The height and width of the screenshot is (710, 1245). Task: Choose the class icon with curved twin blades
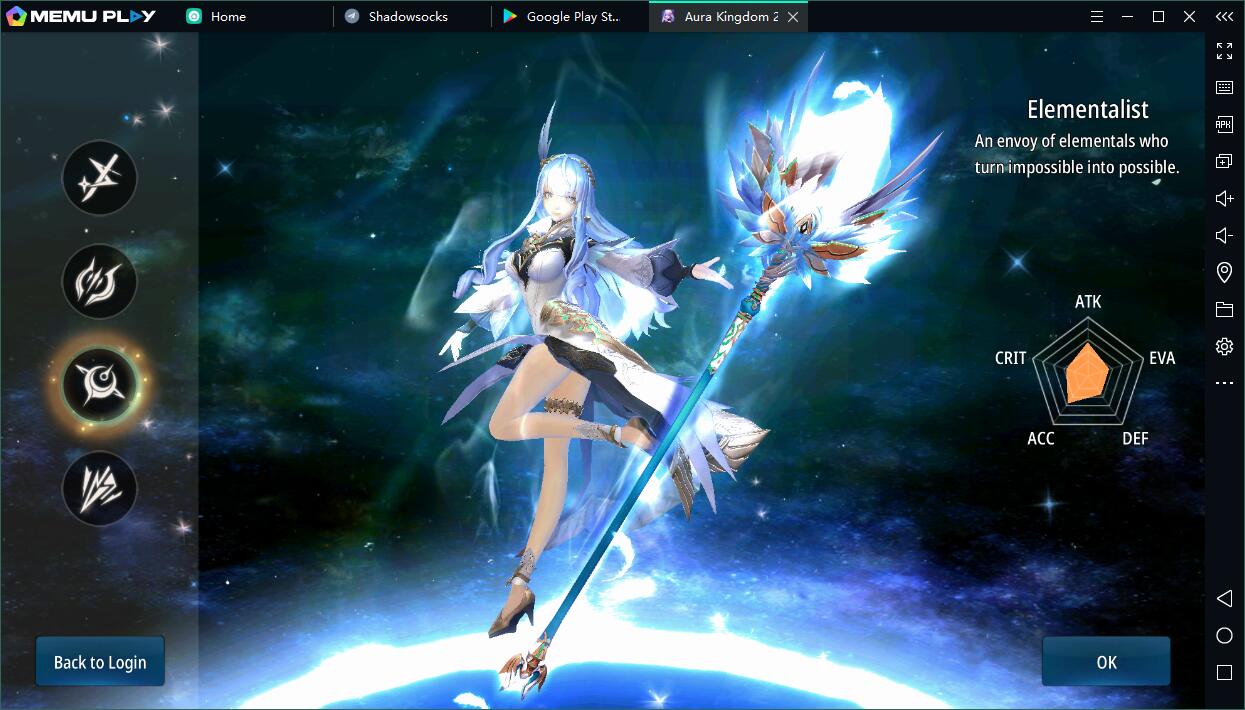coord(99,282)
